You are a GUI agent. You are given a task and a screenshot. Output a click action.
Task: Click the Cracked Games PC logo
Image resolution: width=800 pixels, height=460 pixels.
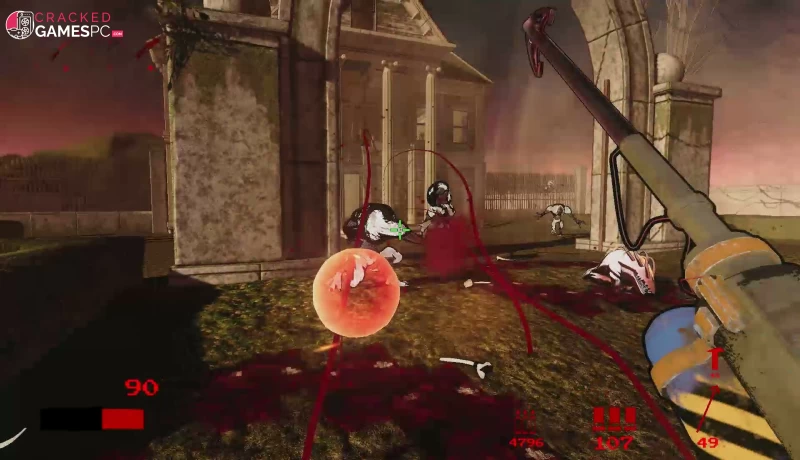pyautogui.click(x=64, y=25)
